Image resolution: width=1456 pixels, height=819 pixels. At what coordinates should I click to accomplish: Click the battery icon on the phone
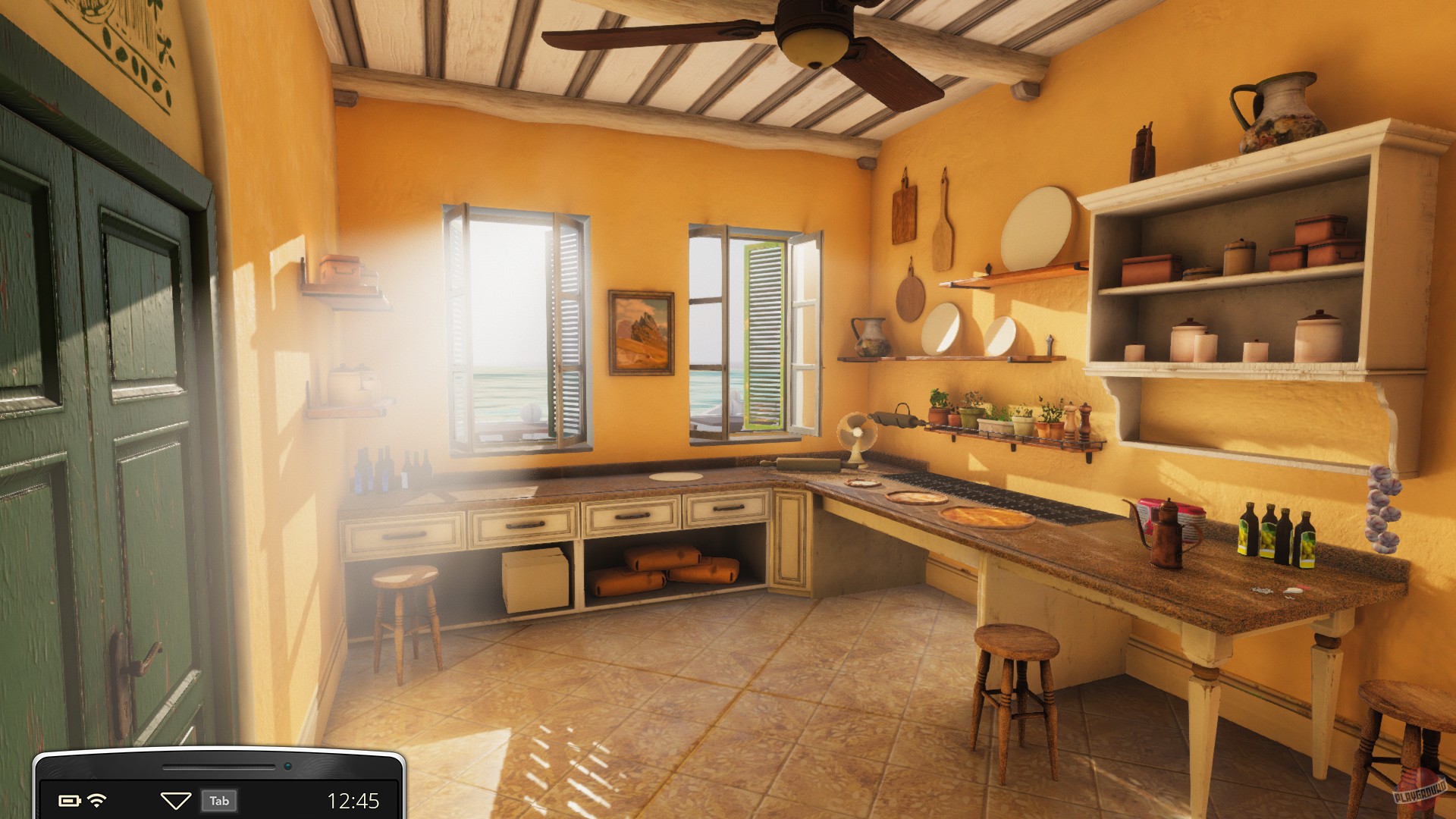tap(70, 800)
